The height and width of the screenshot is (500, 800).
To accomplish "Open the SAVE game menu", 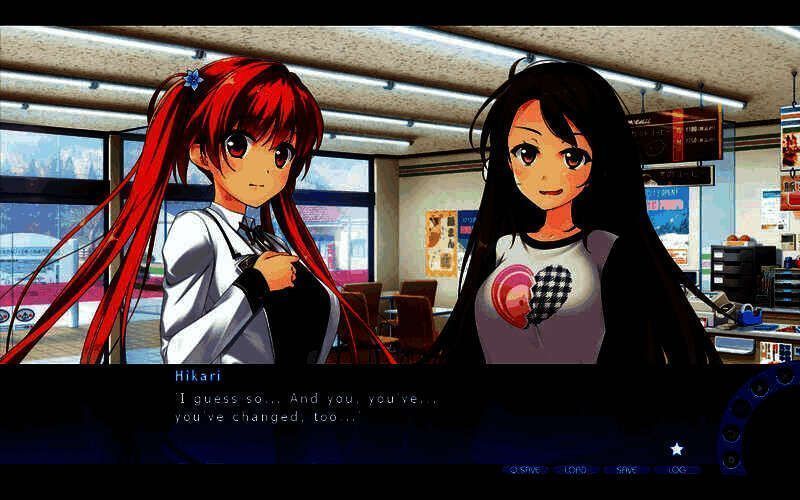I will click(626, 469).
